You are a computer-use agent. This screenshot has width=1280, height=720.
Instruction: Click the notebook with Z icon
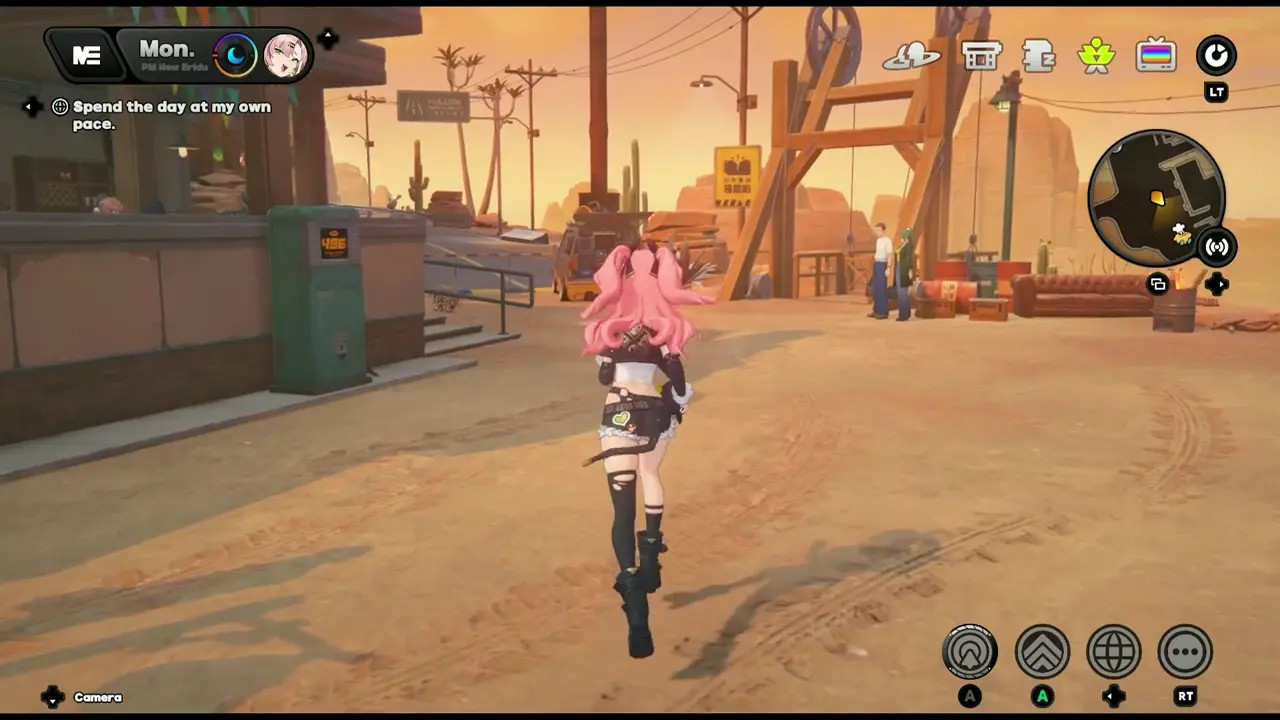tap(1039, 56)
